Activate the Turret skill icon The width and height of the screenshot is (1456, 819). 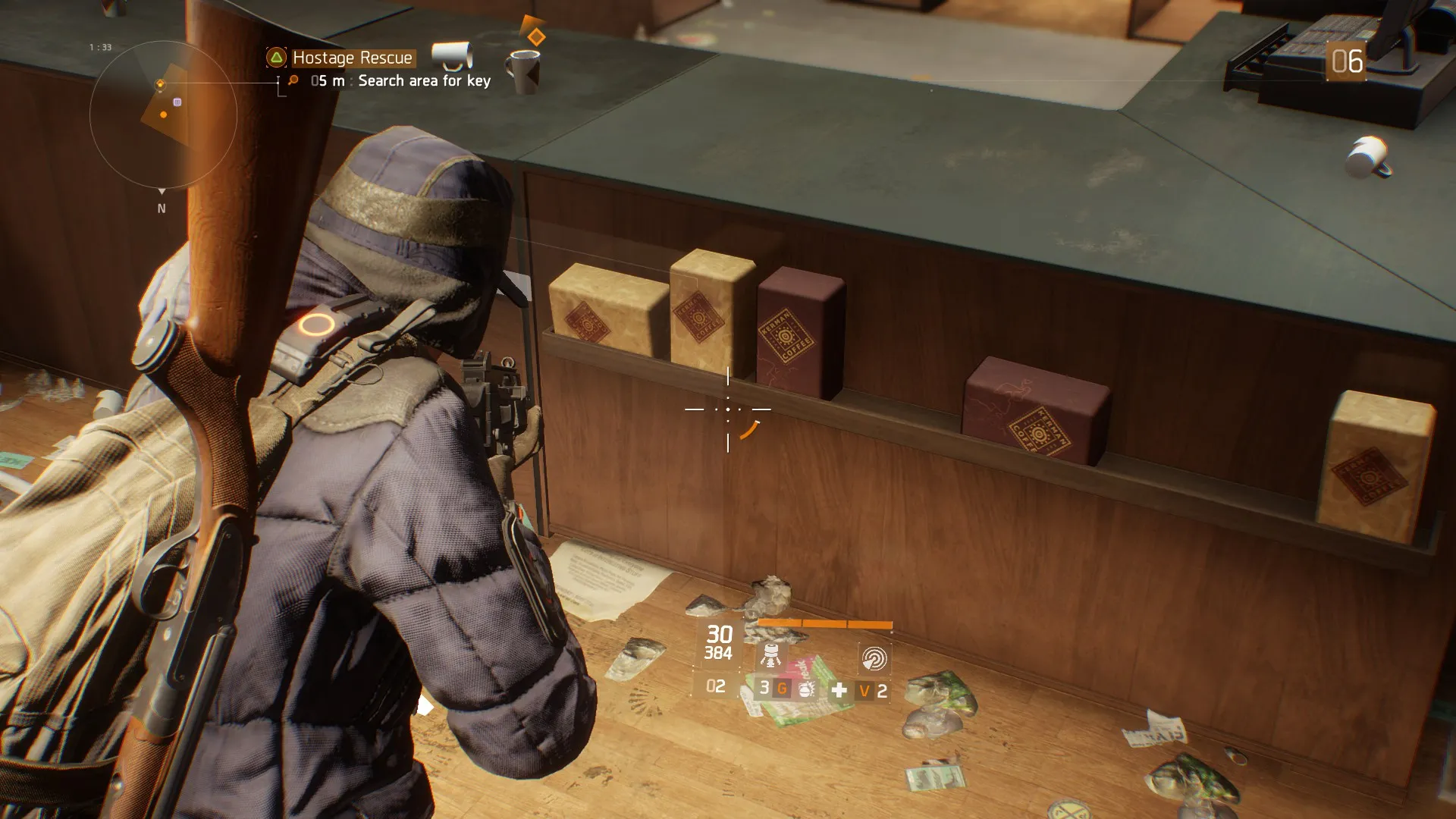point(770,657)
